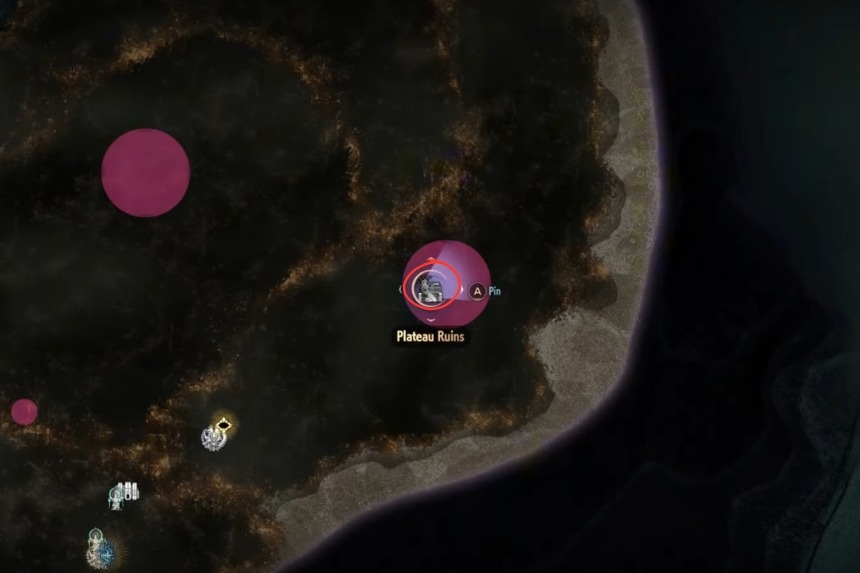Click the large magenta circle zone marker
This screenshot has width=860, height=573.
point(146,172)
